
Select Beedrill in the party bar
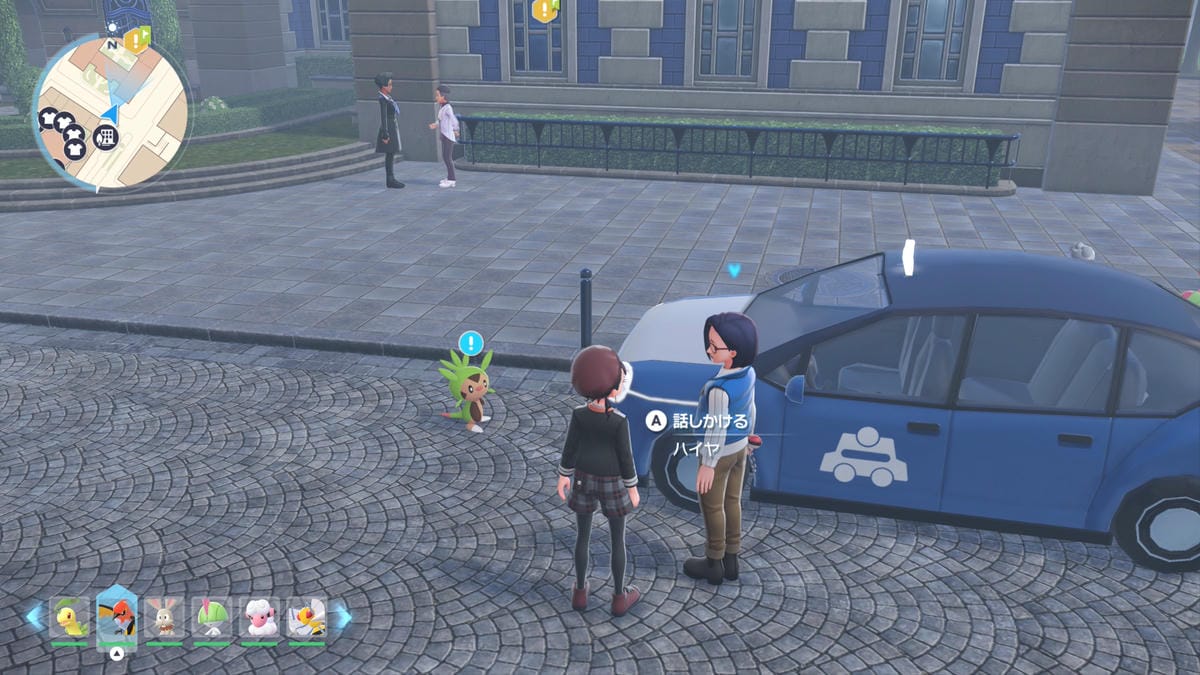(306, 617)
